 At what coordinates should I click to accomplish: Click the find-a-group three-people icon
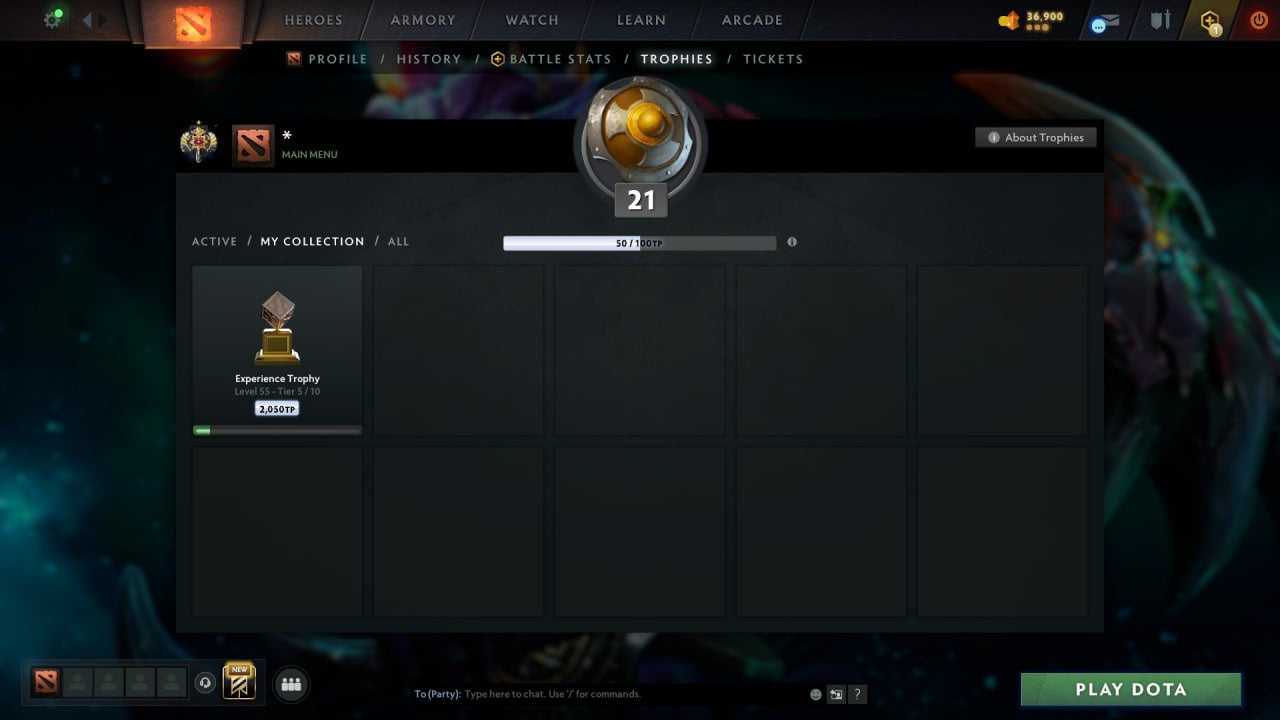click(290, 684)
